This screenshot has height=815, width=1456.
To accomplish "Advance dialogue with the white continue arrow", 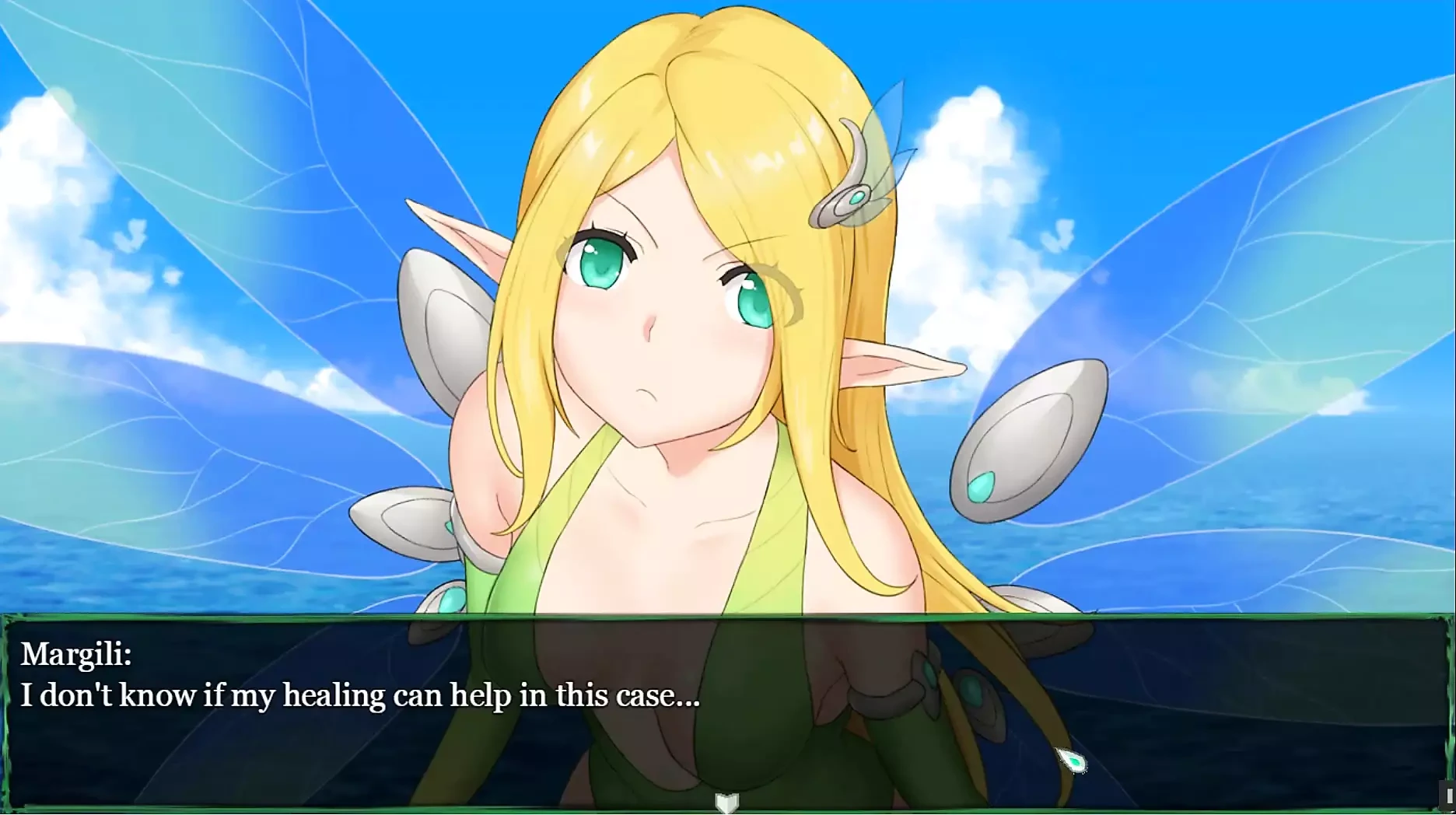I will click(726, 802).
